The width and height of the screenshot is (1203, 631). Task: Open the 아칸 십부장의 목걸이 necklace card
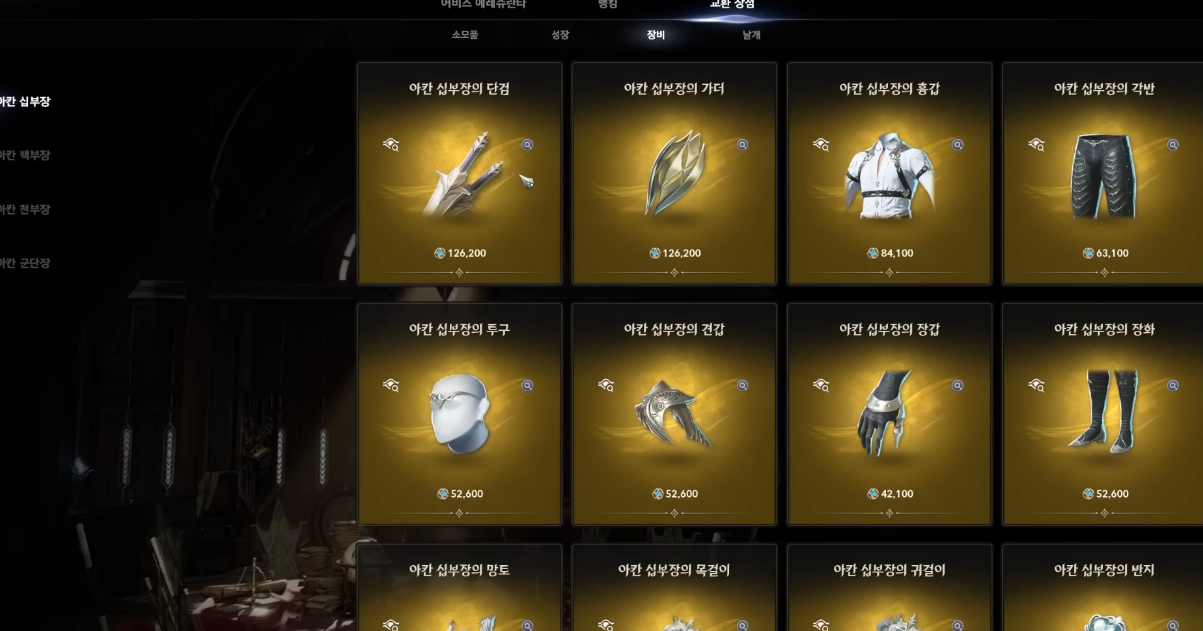(674, 590)
